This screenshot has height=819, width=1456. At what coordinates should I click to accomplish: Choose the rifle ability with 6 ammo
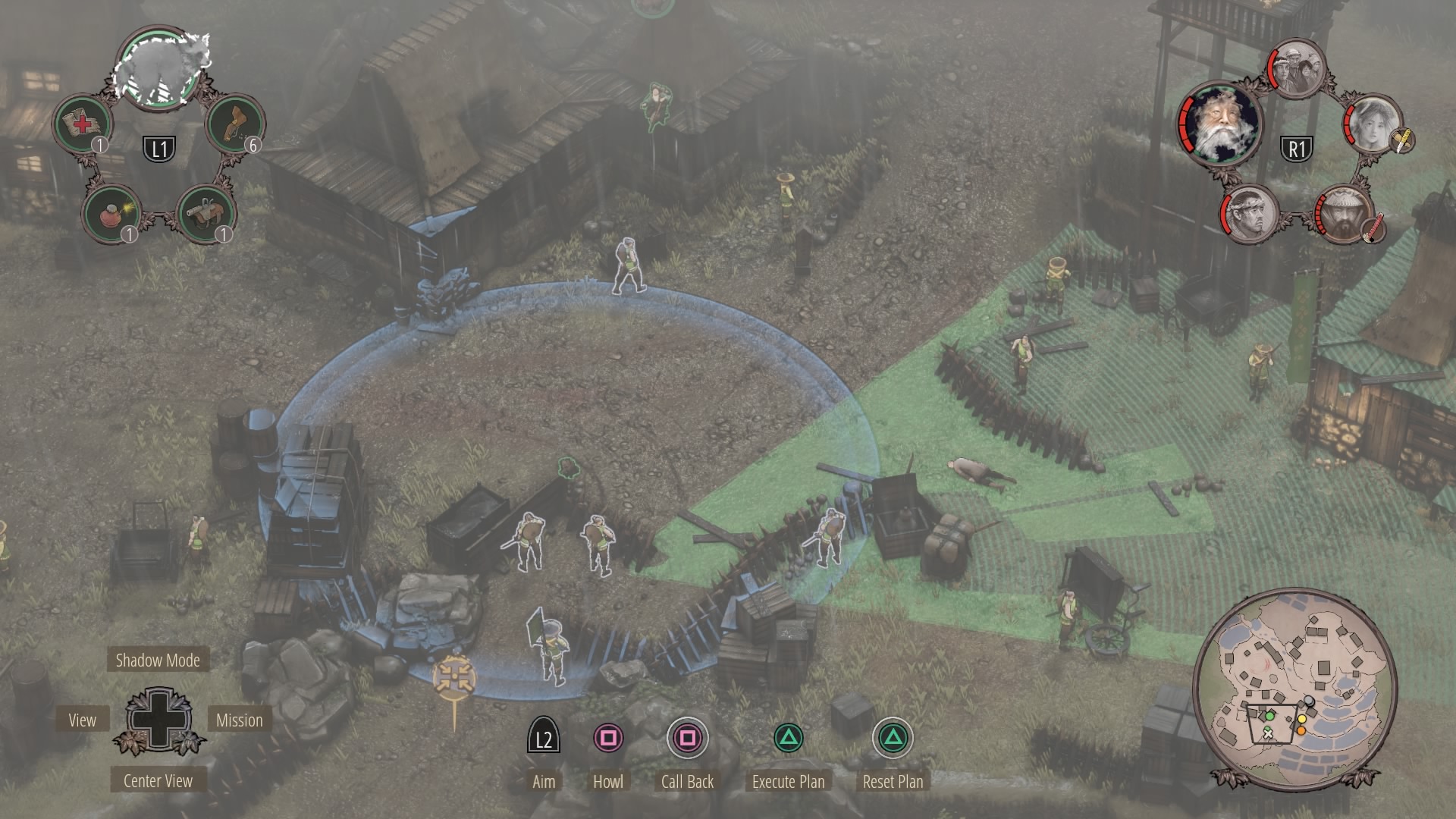(x=234, y=124)
